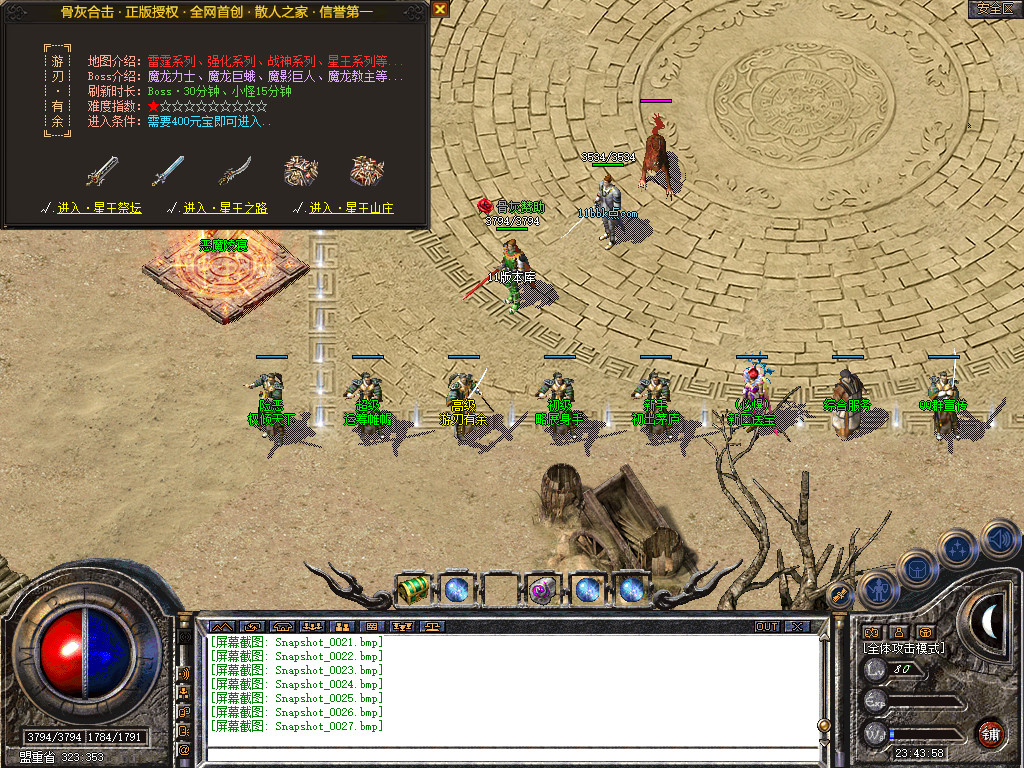1024x768 pixels.
Task: Close the map introduction dialog
Action: coord(440,10)
